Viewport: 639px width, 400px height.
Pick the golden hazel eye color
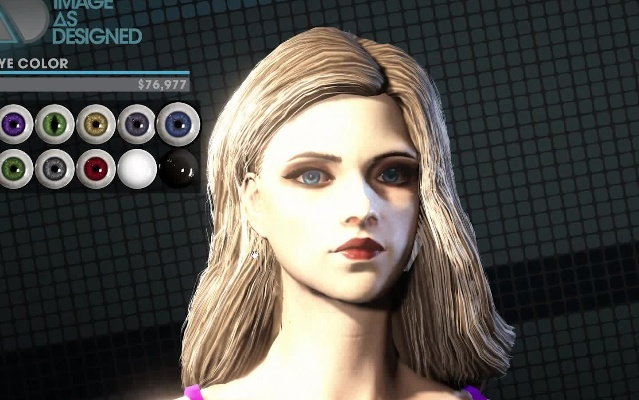point(96,124)
